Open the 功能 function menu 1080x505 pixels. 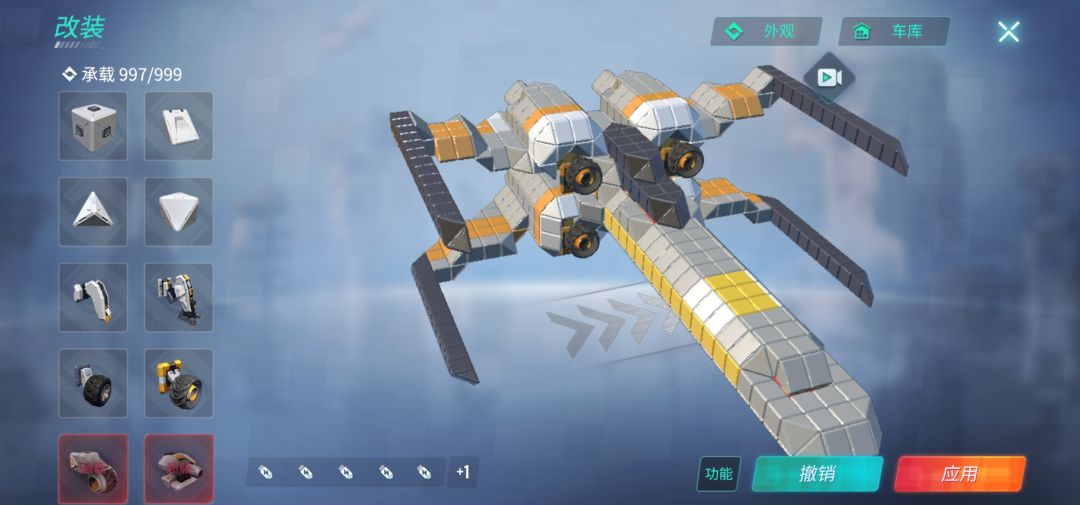(x=718, y=474)
